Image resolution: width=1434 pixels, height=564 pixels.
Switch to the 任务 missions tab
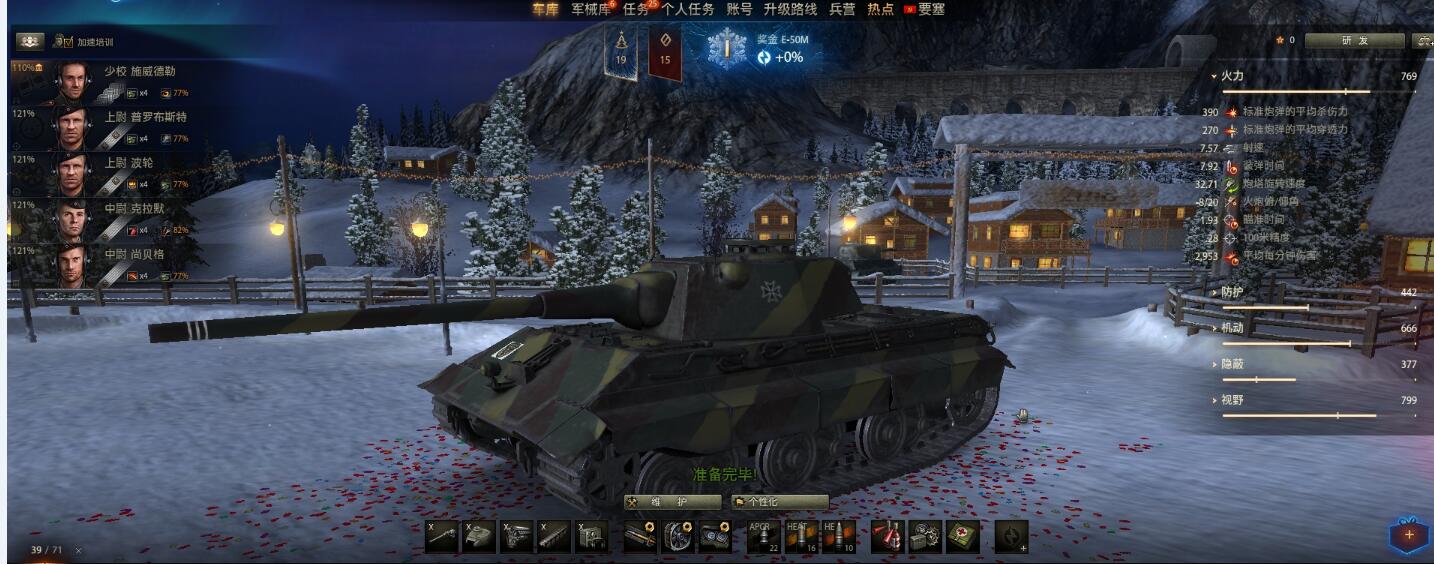click(636, 9)
